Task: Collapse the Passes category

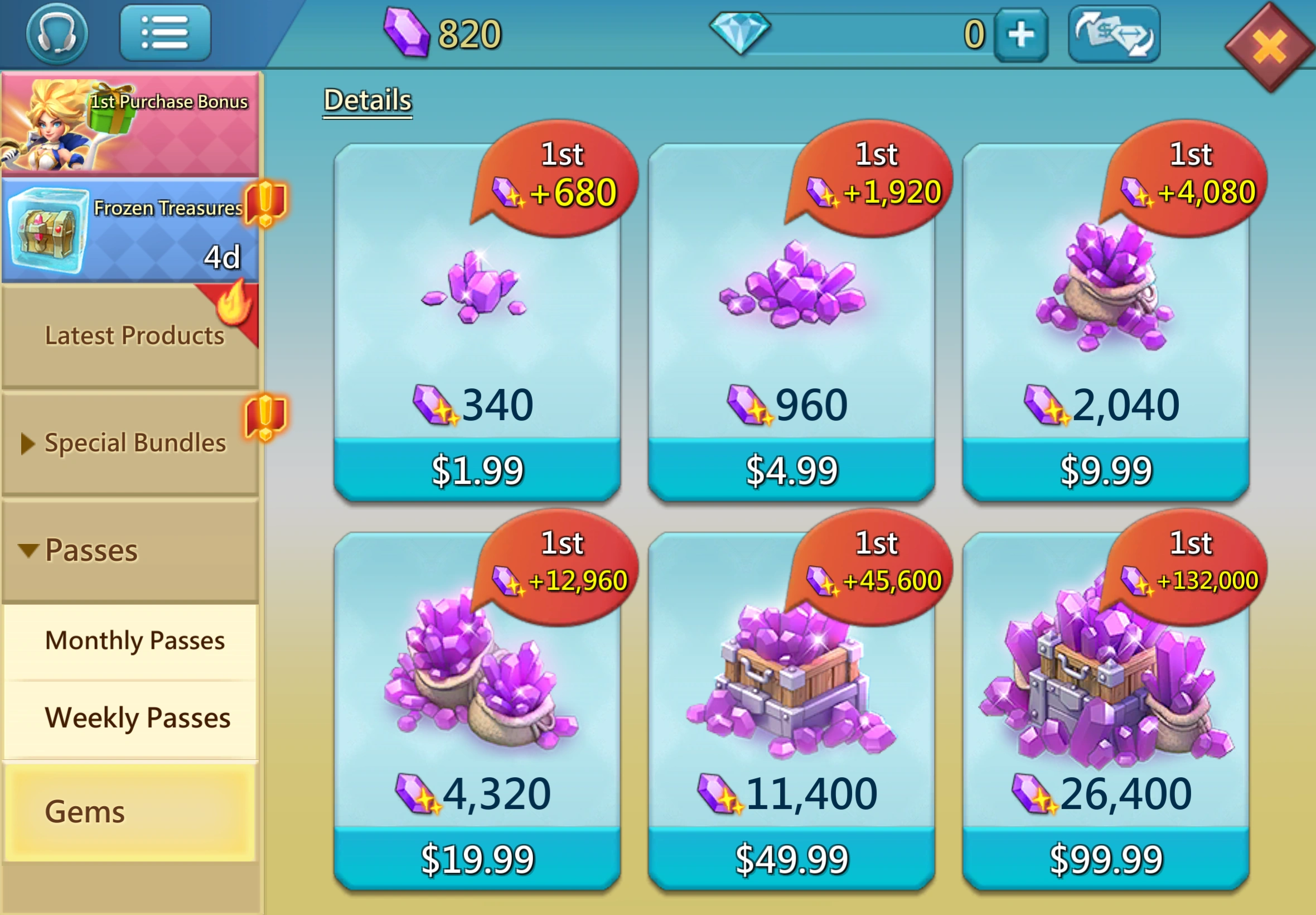Action: tap(130, 550)
